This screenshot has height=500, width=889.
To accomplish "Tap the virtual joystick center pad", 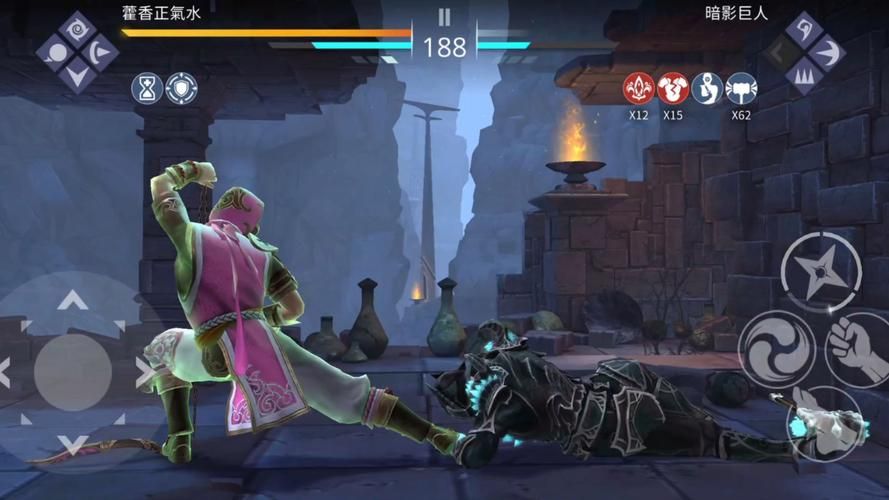I will [x=72, y=372].
